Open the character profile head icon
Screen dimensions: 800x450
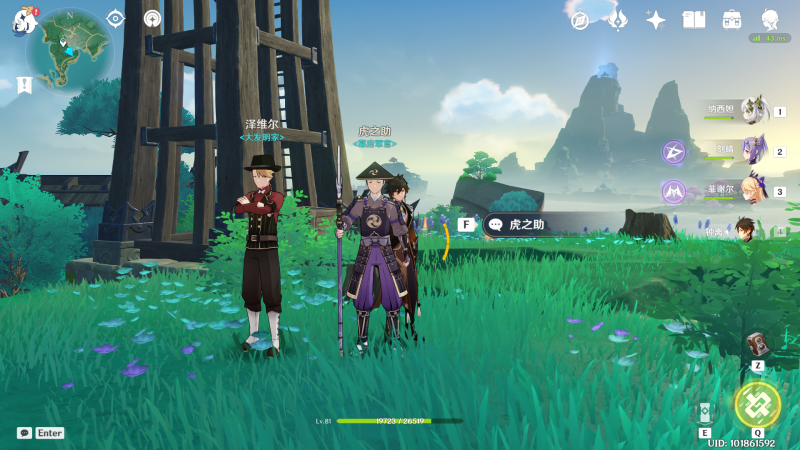[x=770, y=19]
